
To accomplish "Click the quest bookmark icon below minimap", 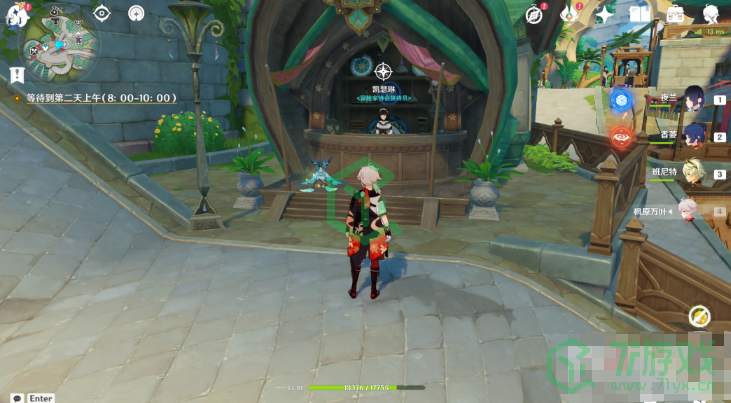I will point(17,75).
